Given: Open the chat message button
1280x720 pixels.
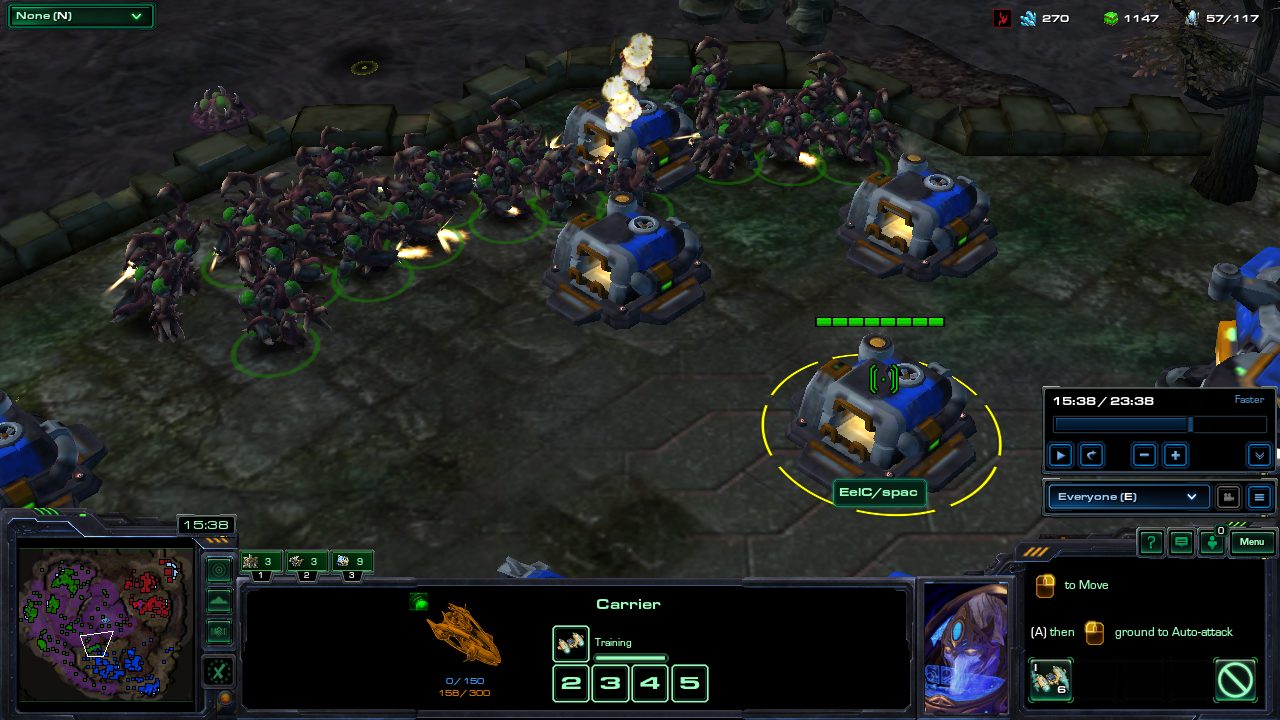Looking at the screenshot, I should (x=1182, y=543).
